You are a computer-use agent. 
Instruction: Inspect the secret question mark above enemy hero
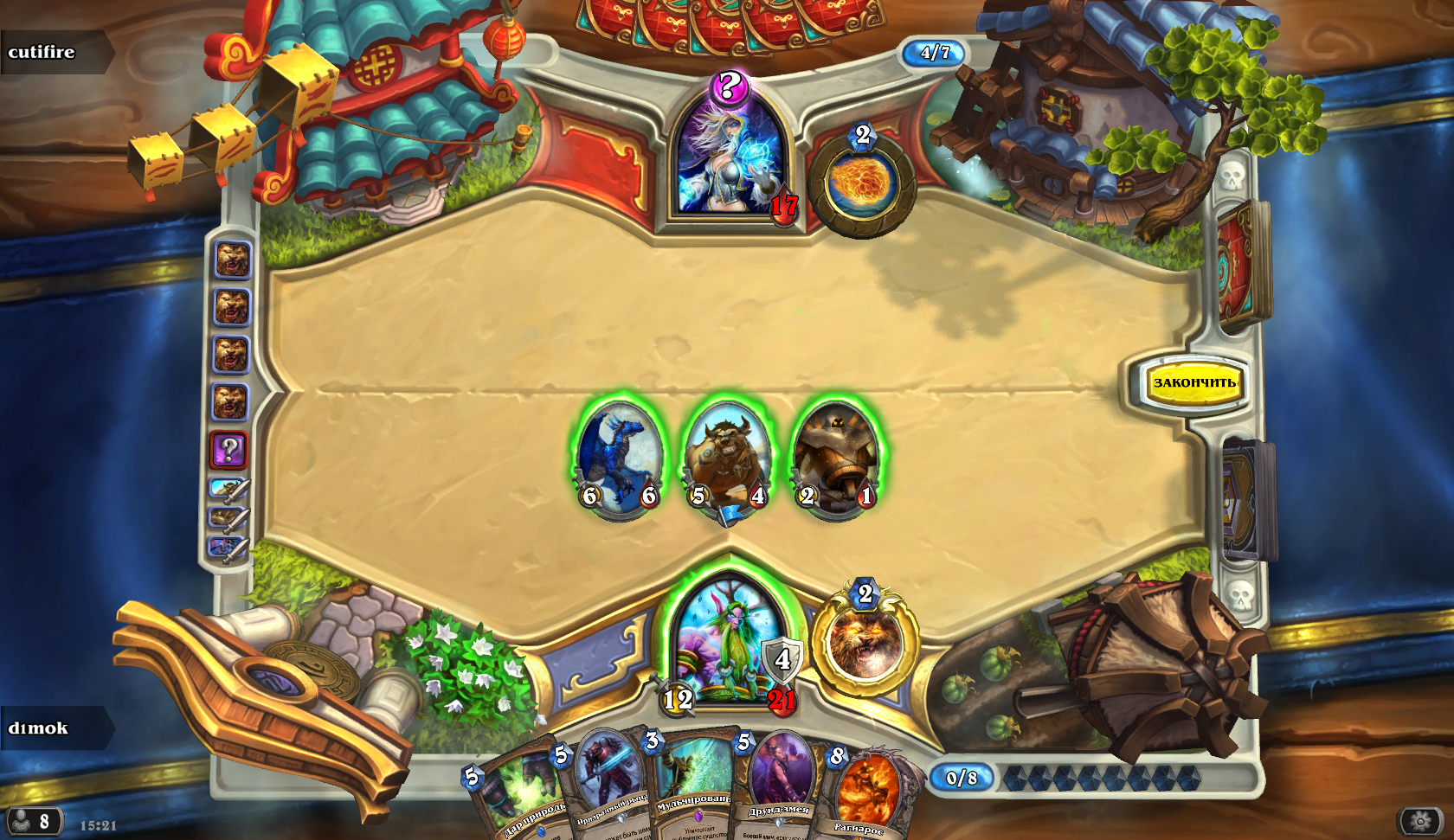coord(729,87)
